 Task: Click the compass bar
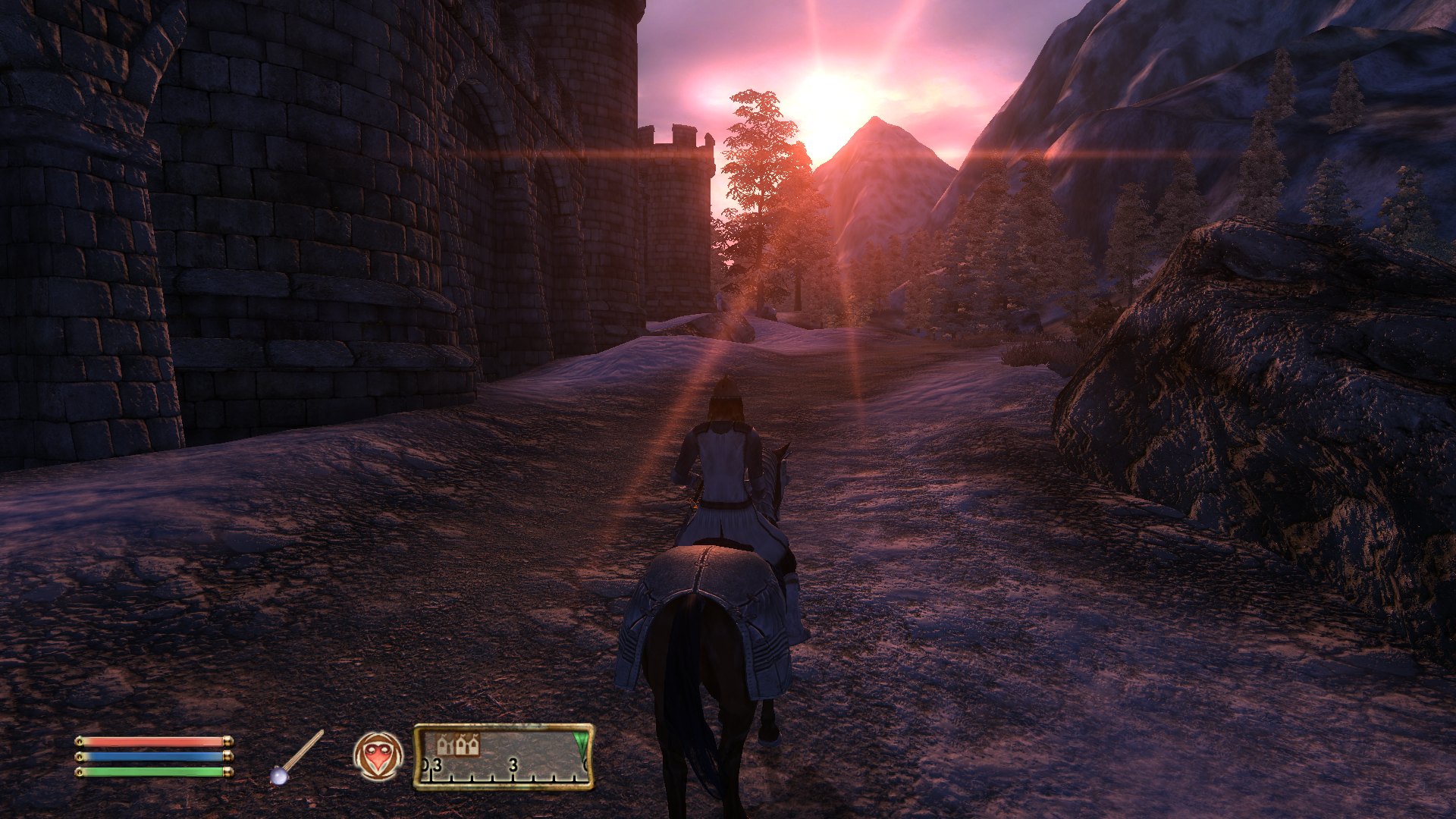(504, 757)
